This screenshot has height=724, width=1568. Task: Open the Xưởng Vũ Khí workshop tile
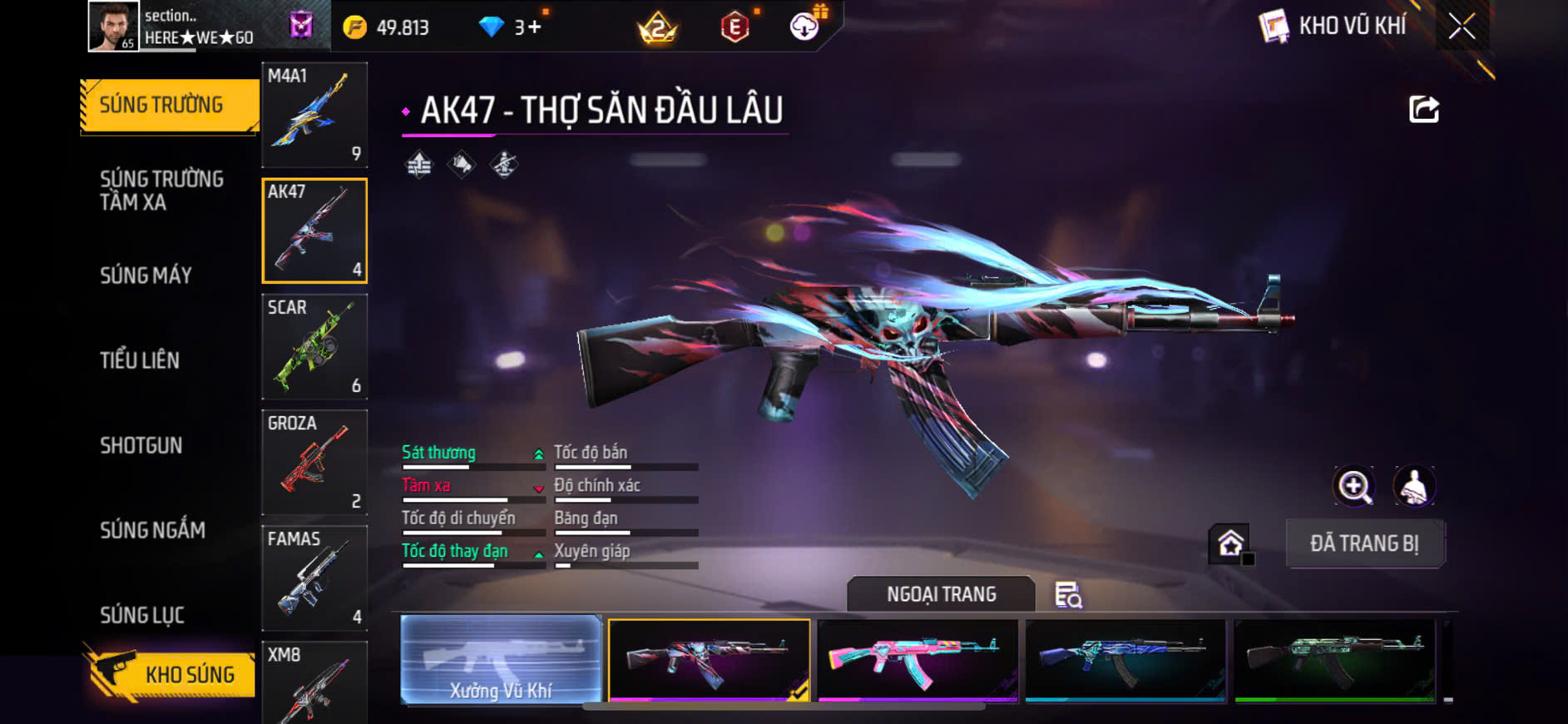(501, 659)
